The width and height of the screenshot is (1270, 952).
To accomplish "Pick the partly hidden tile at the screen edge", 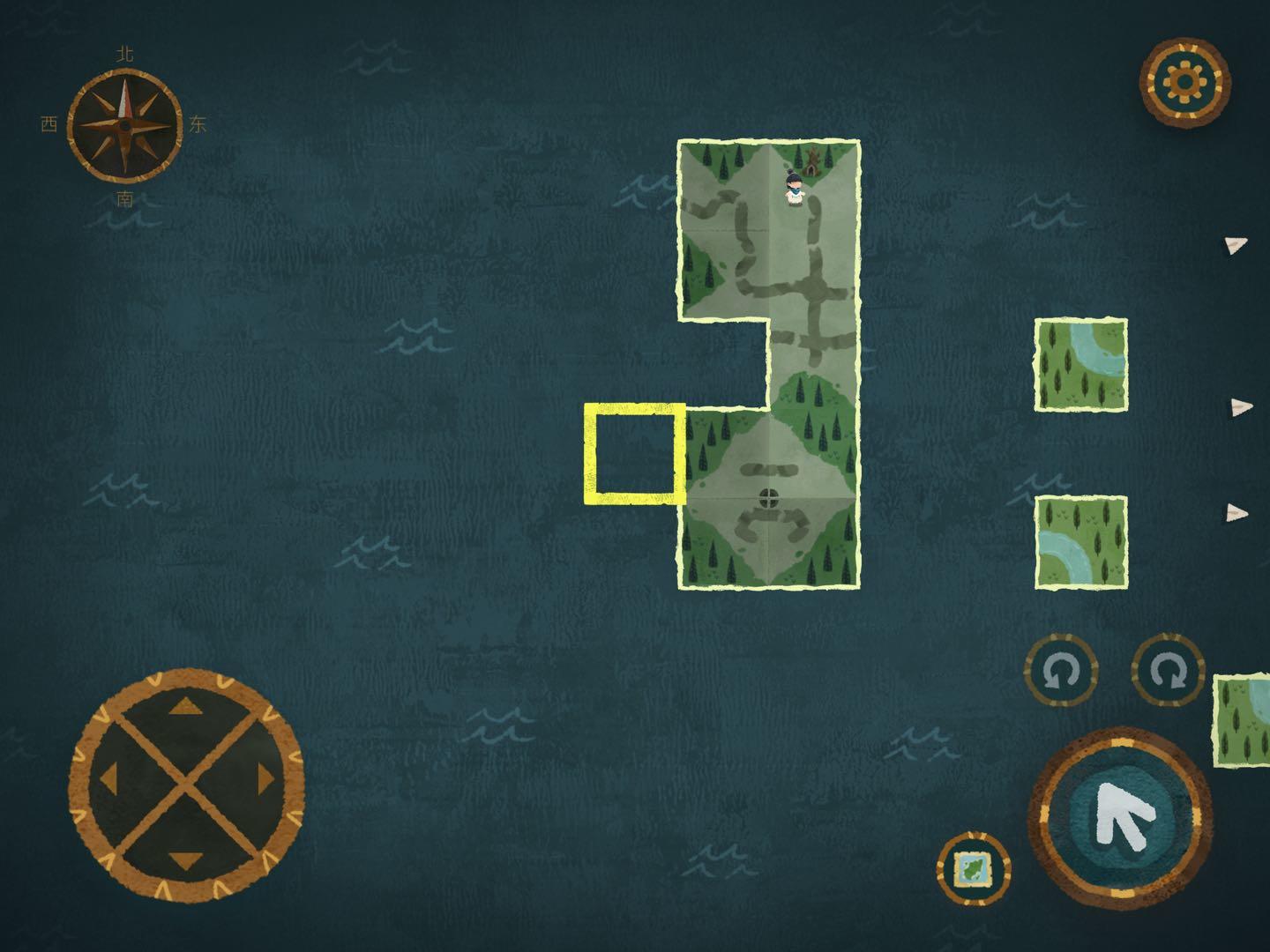I will pos(1244,721).
